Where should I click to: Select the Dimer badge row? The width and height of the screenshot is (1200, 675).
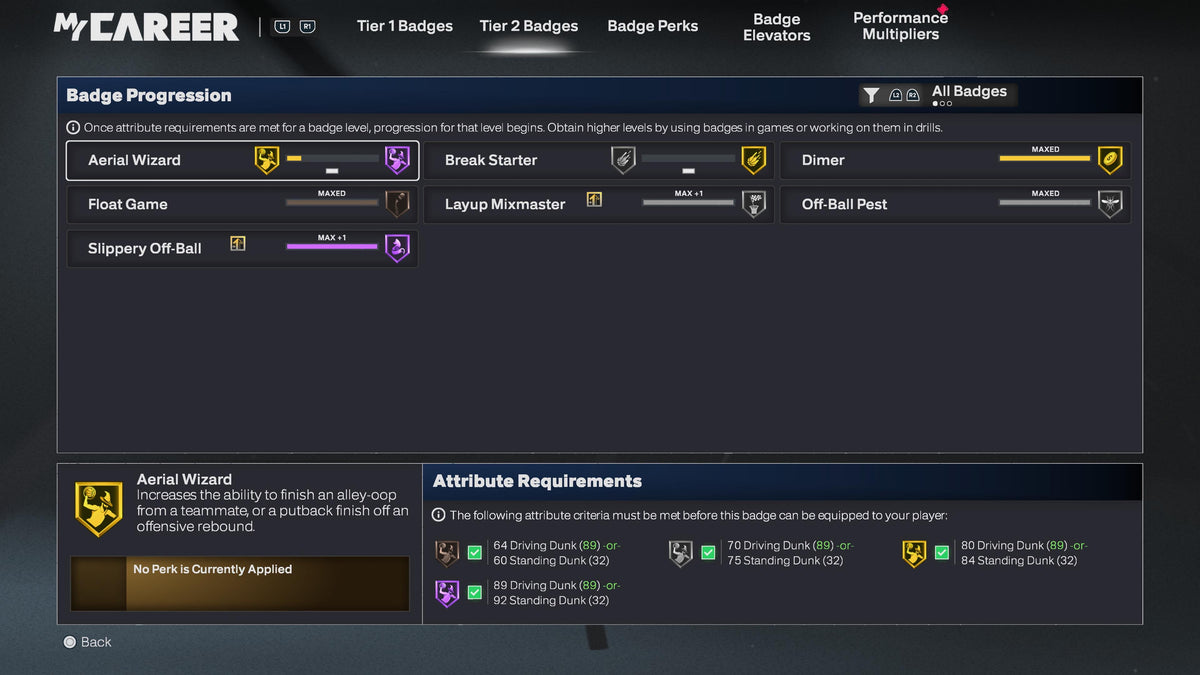click(955, 160)
